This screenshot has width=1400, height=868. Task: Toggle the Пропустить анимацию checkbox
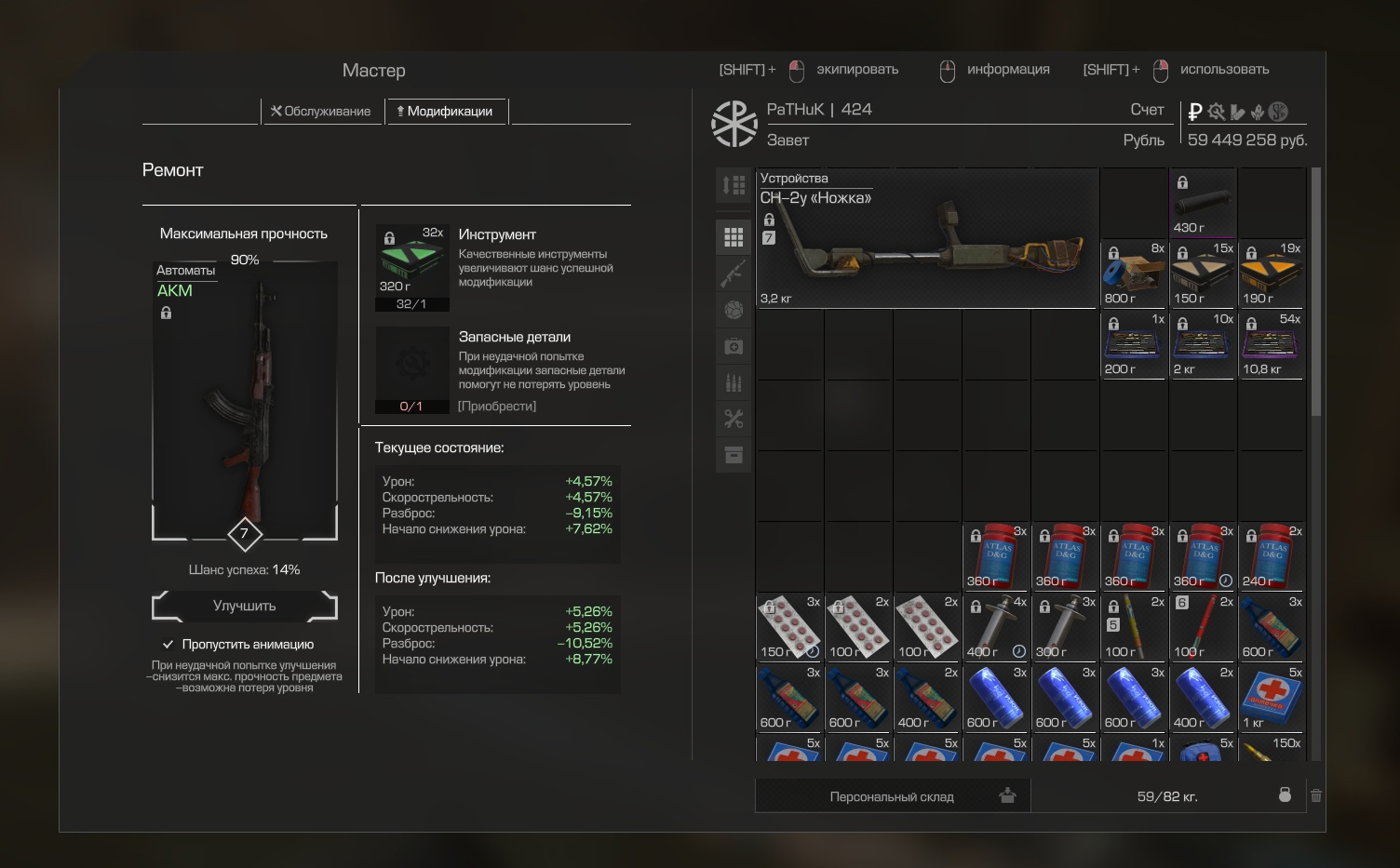(x=168, y=644)
